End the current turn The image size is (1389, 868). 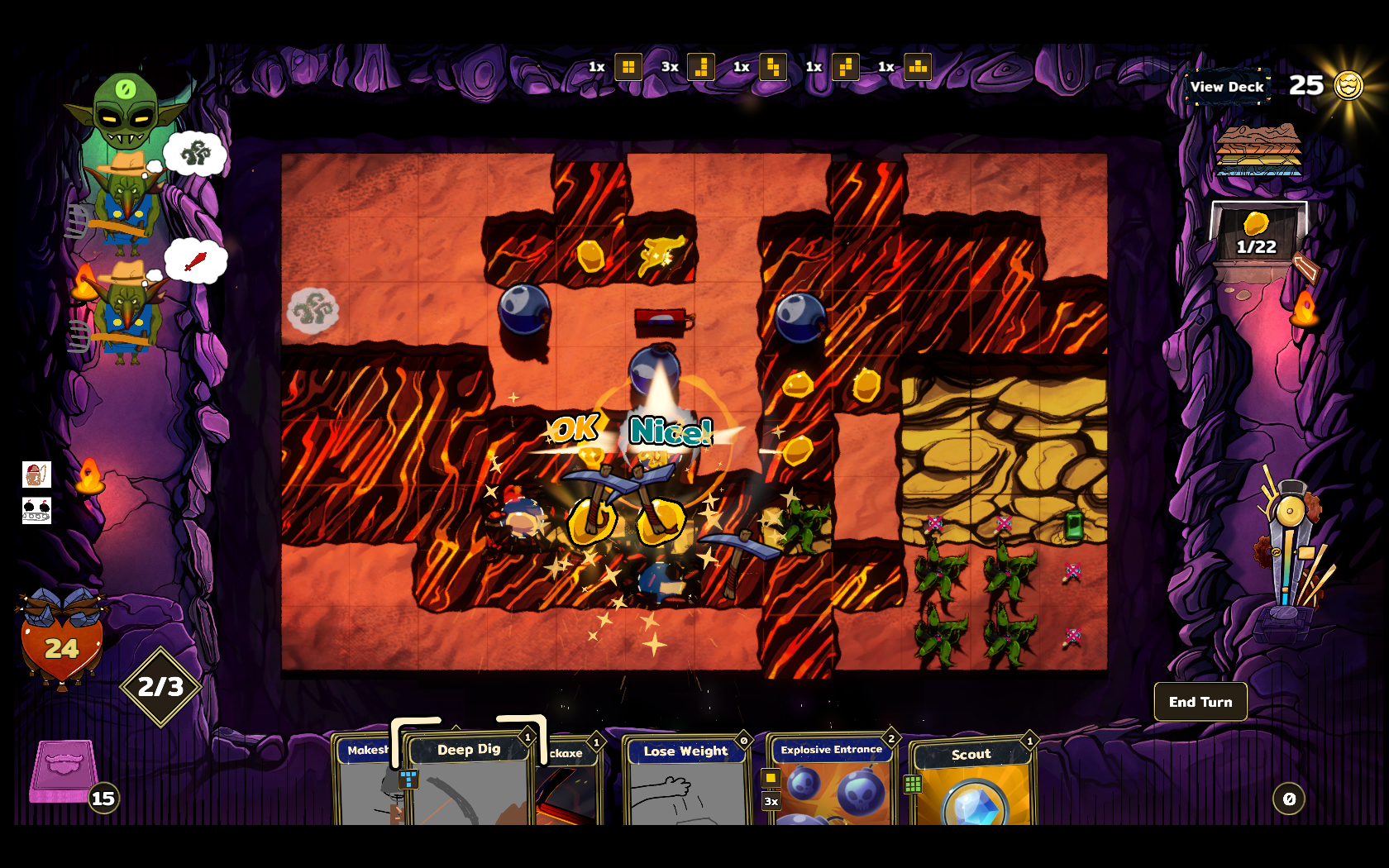1200,702
